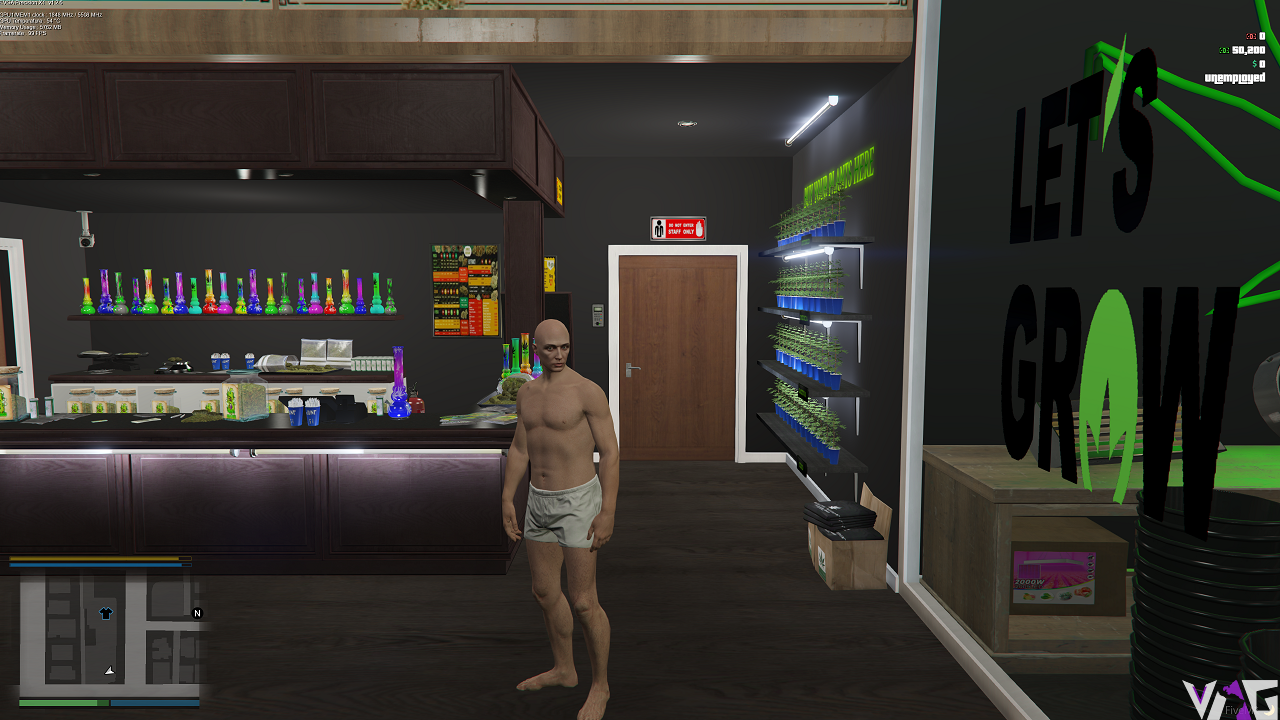
Task: Click the red STAFF ONLY warning sign
Action: point(678,228)
